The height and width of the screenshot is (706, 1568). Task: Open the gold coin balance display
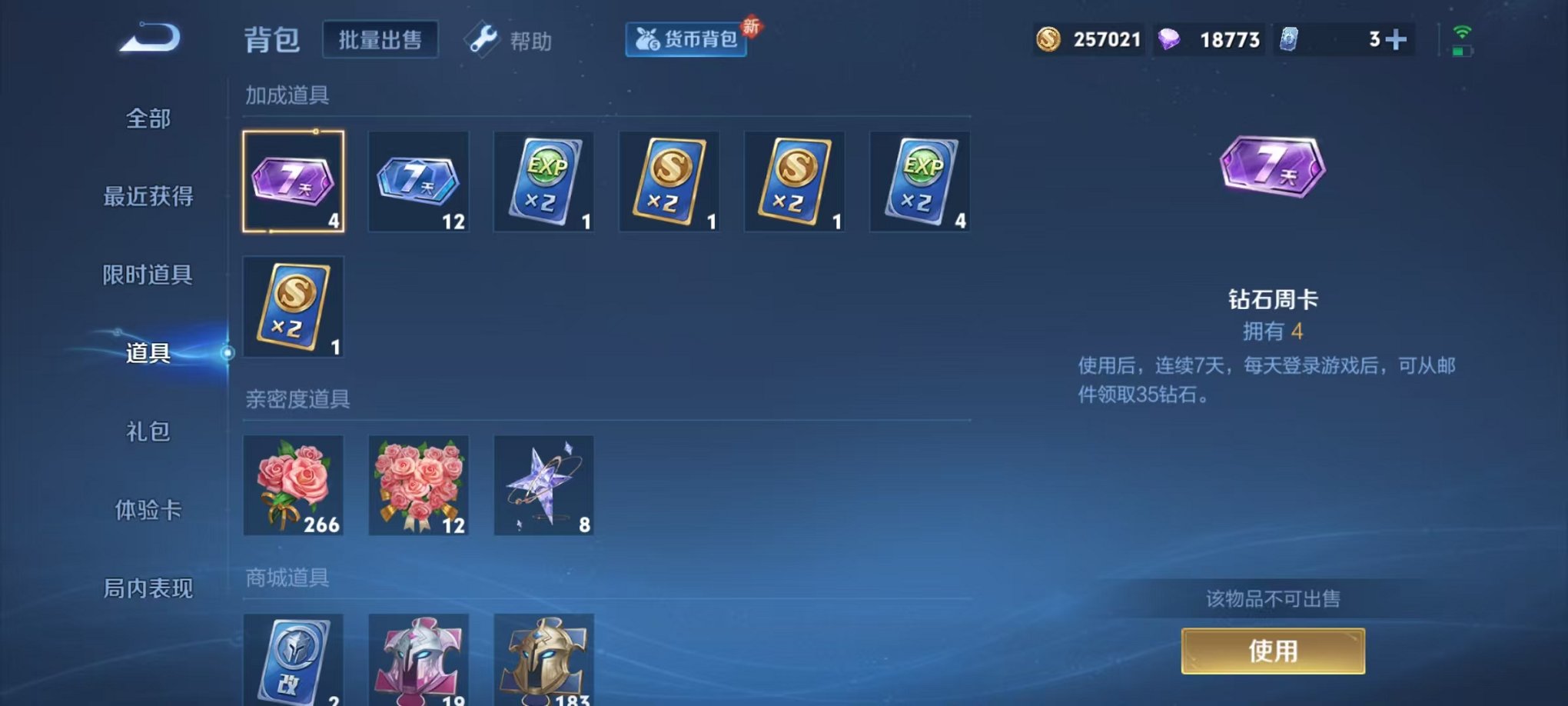click(x=1089, y=38)
